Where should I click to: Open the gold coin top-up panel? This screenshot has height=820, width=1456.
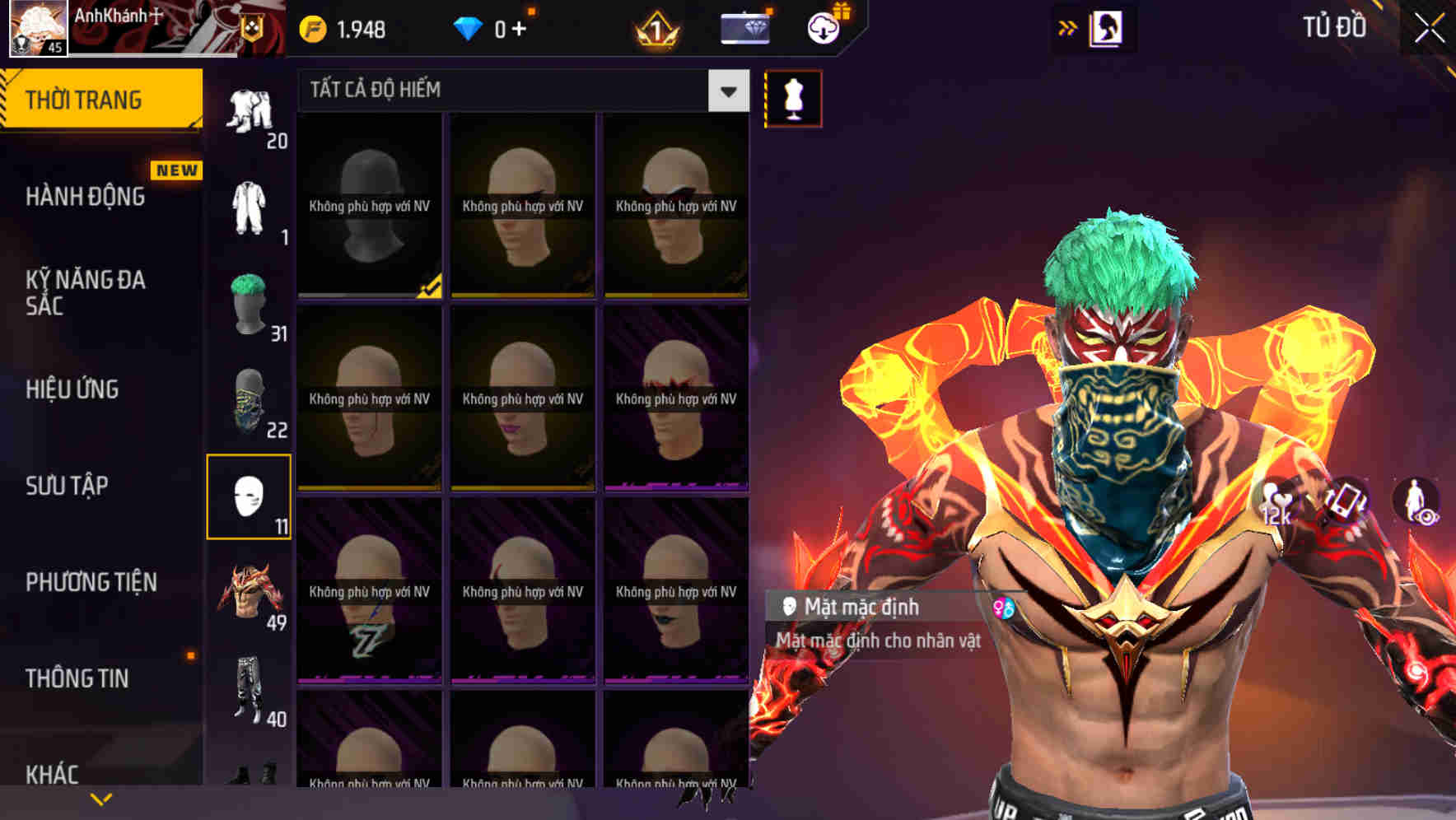coord(340,27)
